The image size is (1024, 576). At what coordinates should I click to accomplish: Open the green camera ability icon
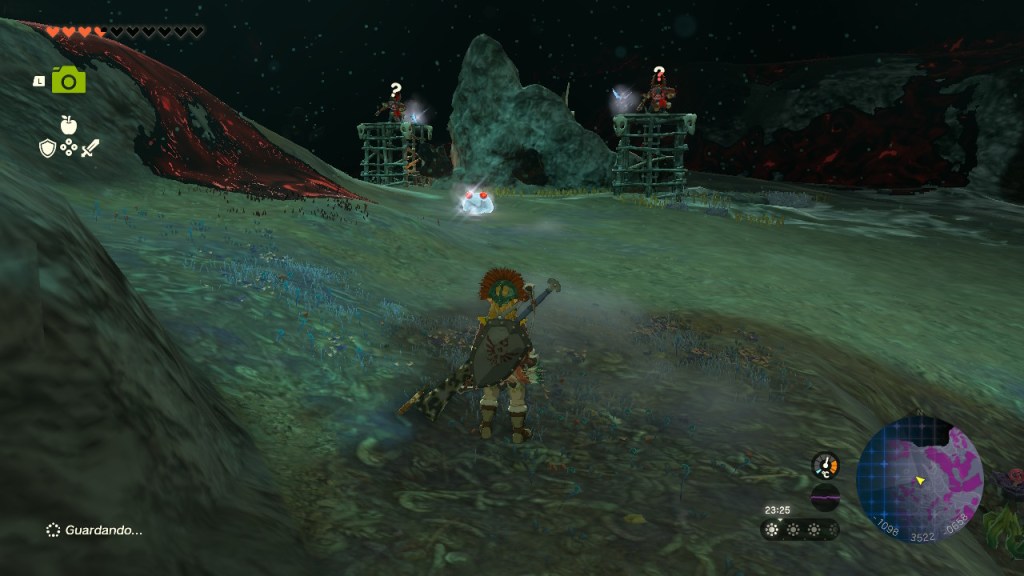(x=69, y=80)
